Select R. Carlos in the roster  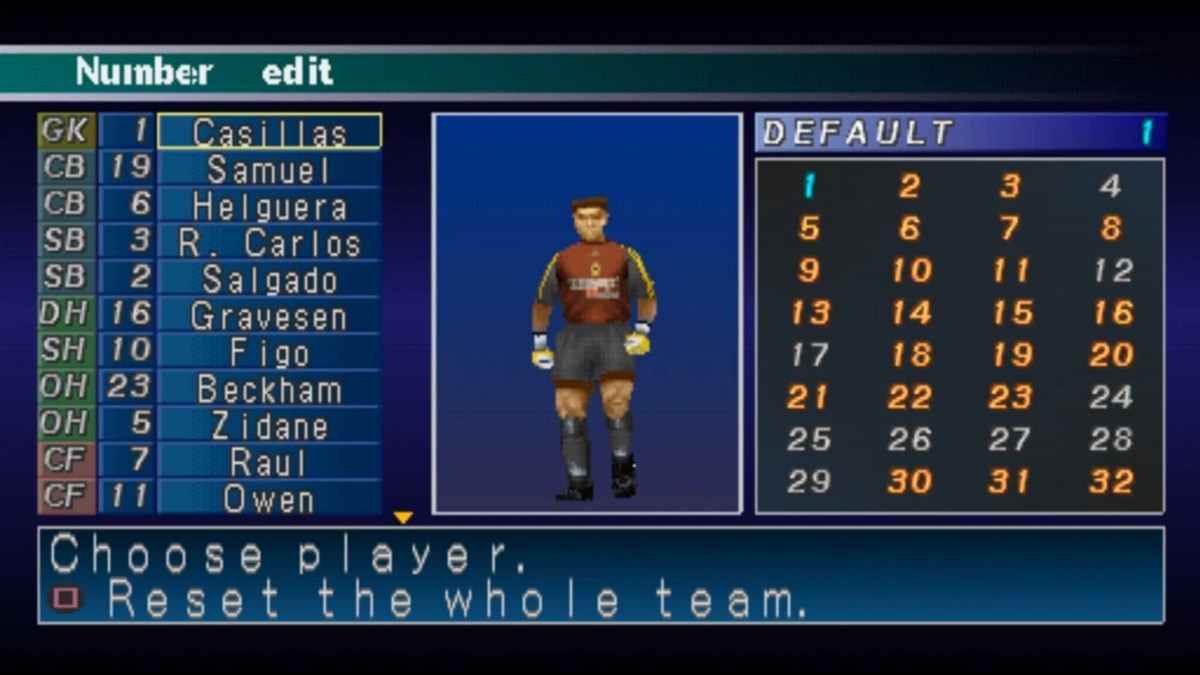point(269,243)
